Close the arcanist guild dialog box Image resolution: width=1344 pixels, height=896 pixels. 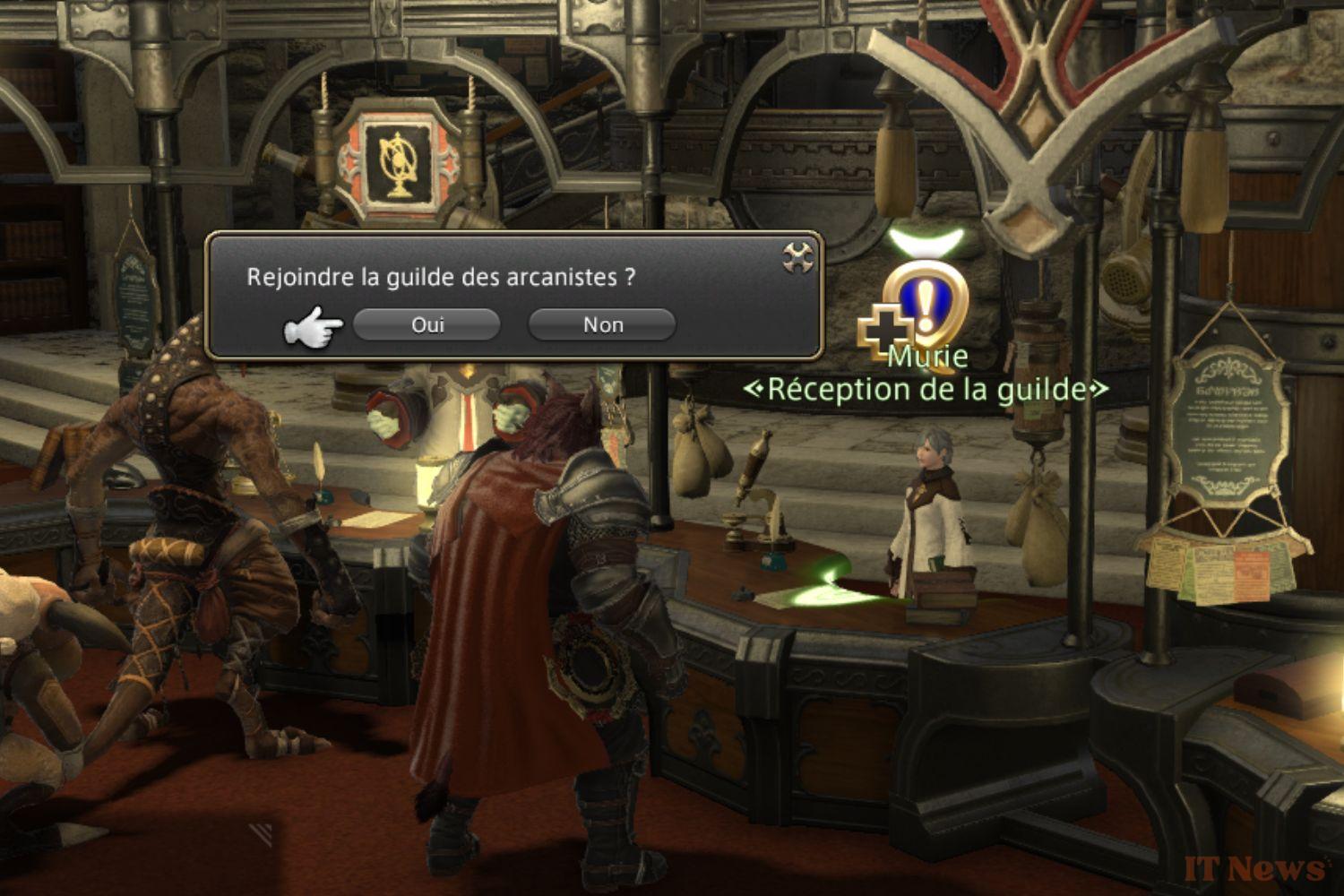tap(797, 258)
